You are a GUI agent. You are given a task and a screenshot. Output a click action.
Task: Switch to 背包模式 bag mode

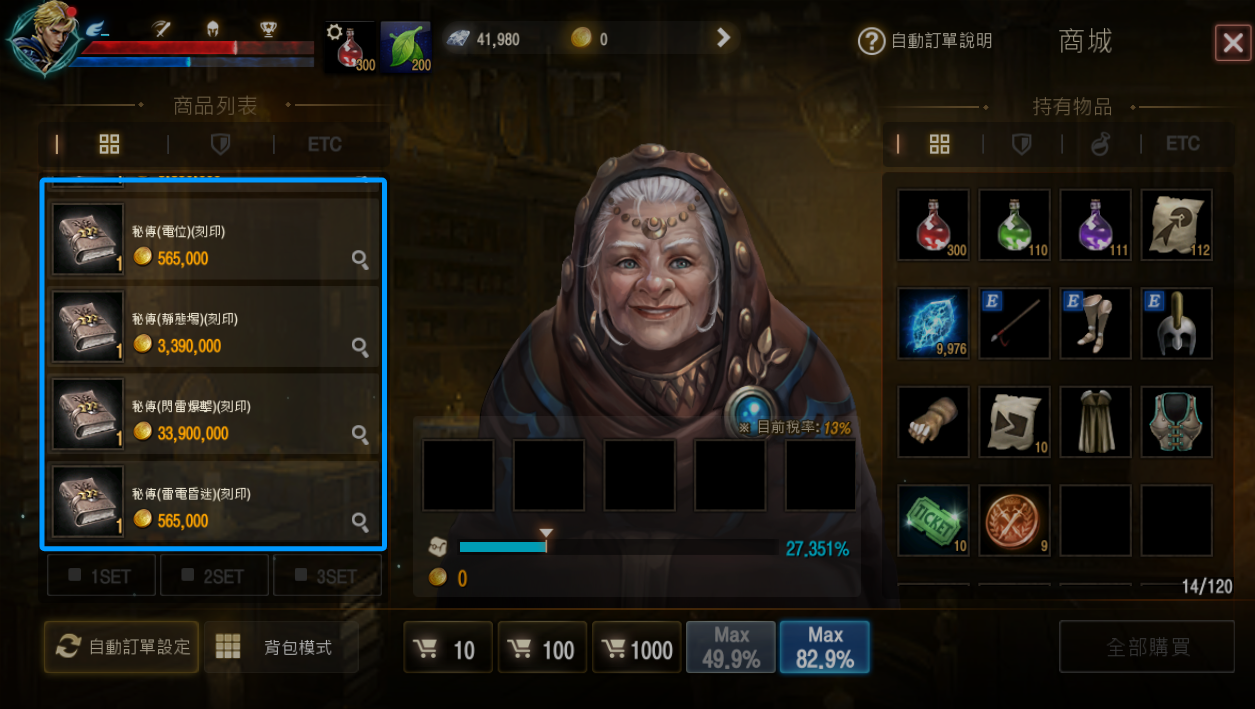click(x=281, y=647)
